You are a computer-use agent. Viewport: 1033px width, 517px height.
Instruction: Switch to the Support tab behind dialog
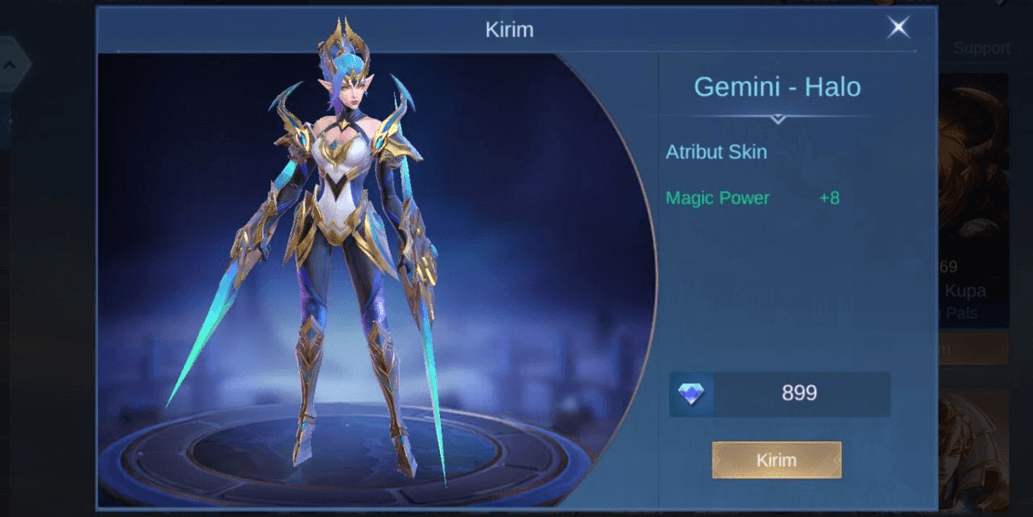[981, 48]
